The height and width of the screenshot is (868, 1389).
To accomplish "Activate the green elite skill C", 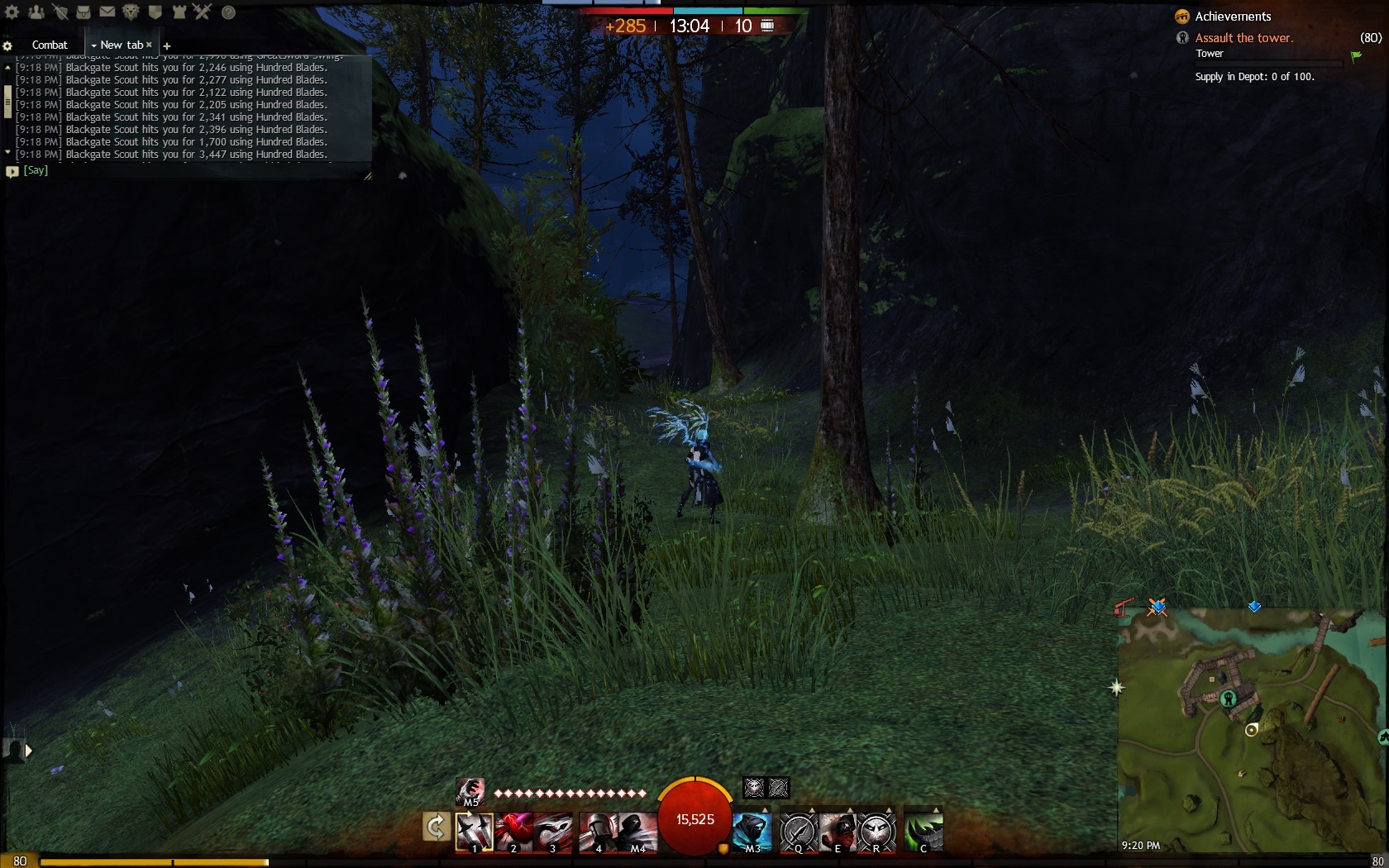I will click(x=923, y=831).
